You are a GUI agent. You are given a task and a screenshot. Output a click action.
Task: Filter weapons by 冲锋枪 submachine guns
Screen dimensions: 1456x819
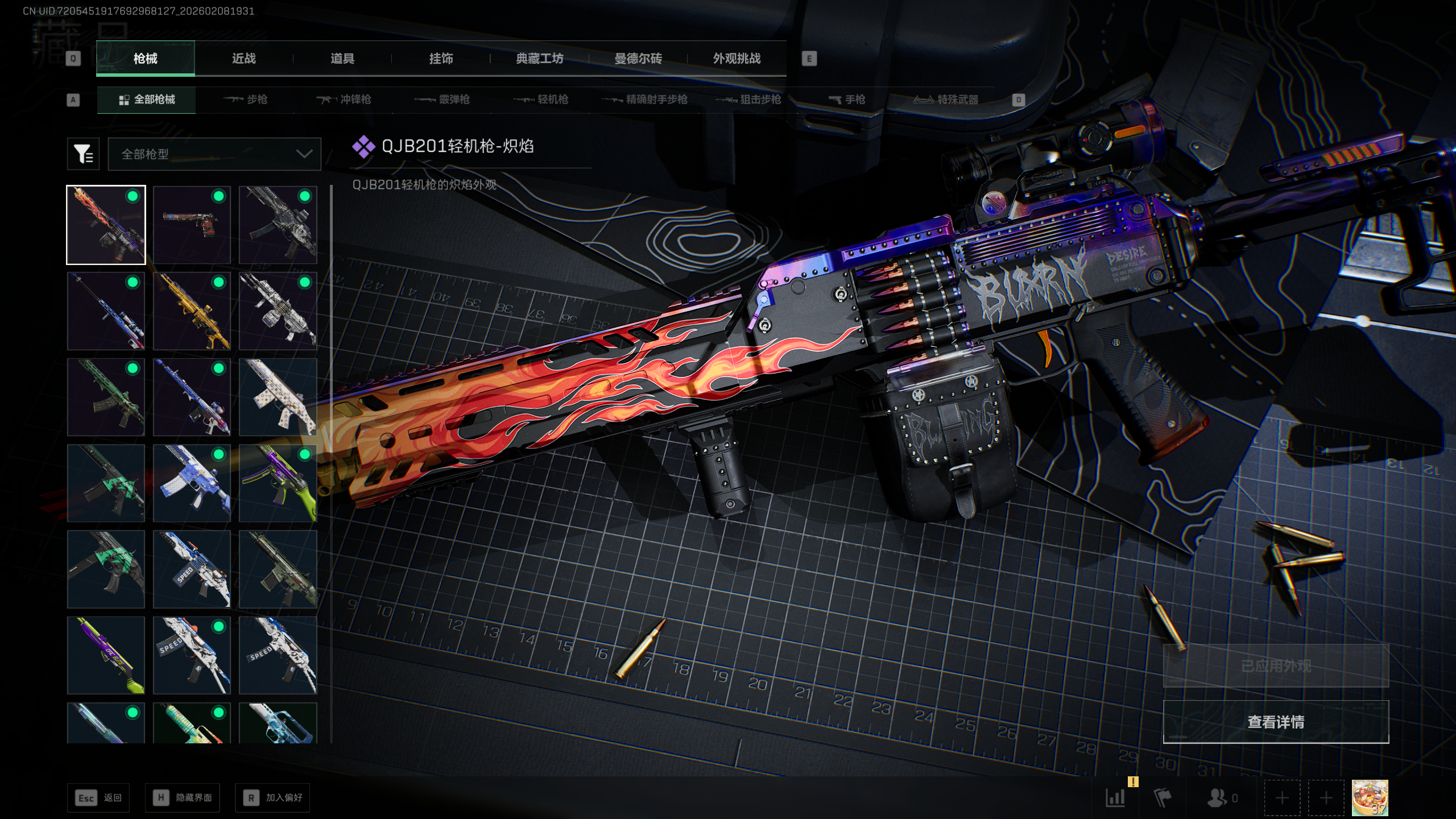tap(344, 100)
